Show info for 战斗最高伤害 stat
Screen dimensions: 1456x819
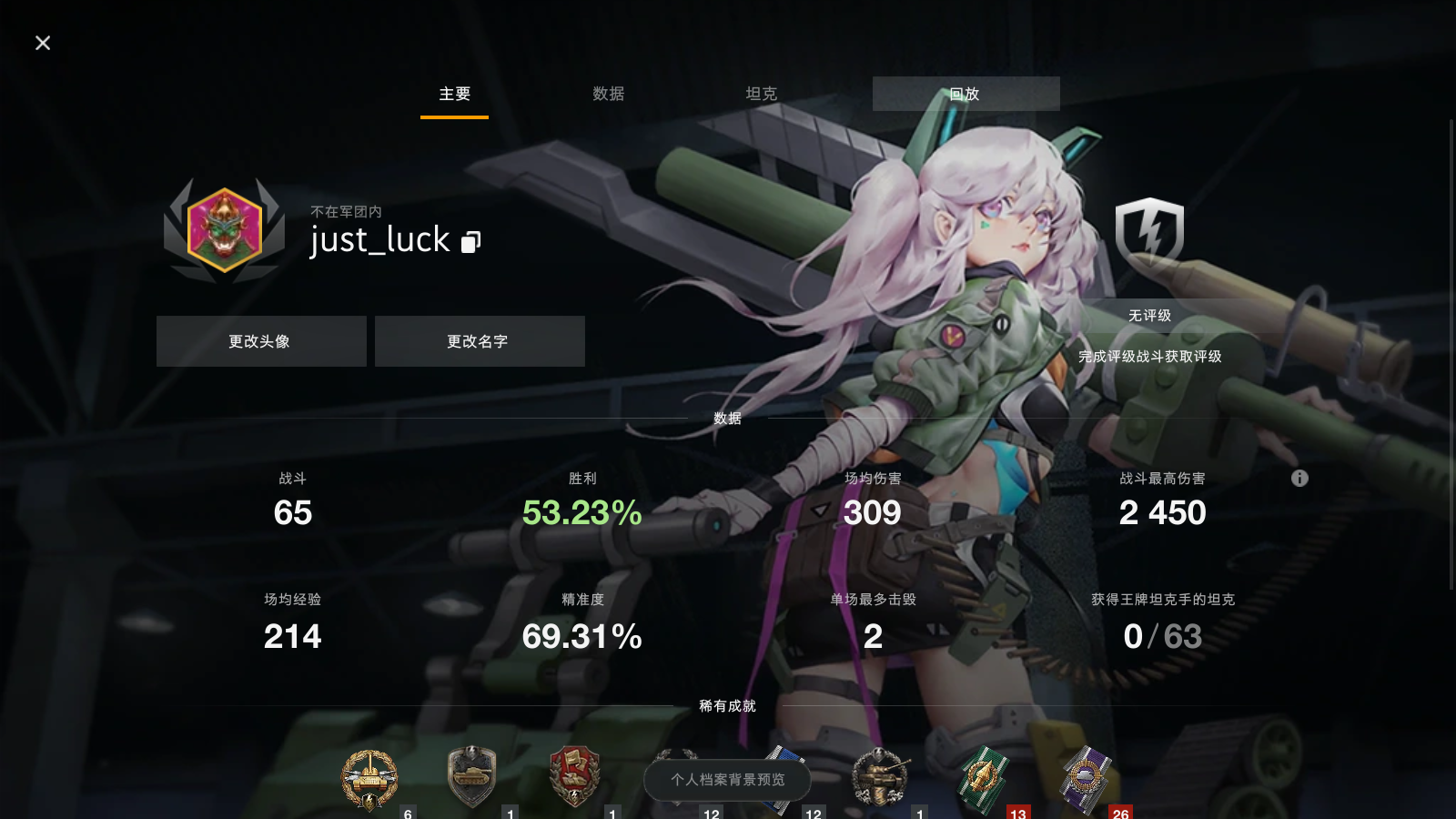(1299, 479)
